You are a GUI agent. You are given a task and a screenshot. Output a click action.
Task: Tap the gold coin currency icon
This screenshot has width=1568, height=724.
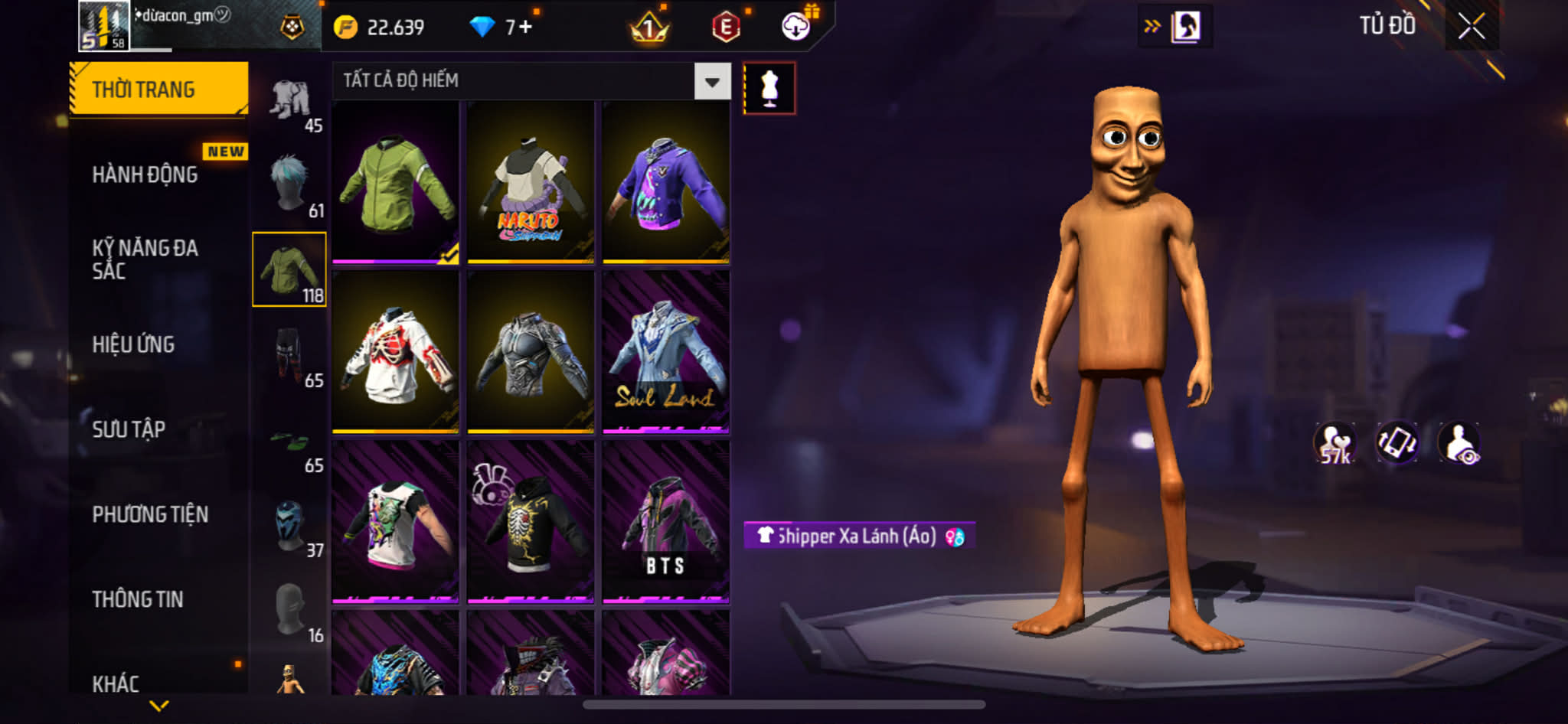345,28
